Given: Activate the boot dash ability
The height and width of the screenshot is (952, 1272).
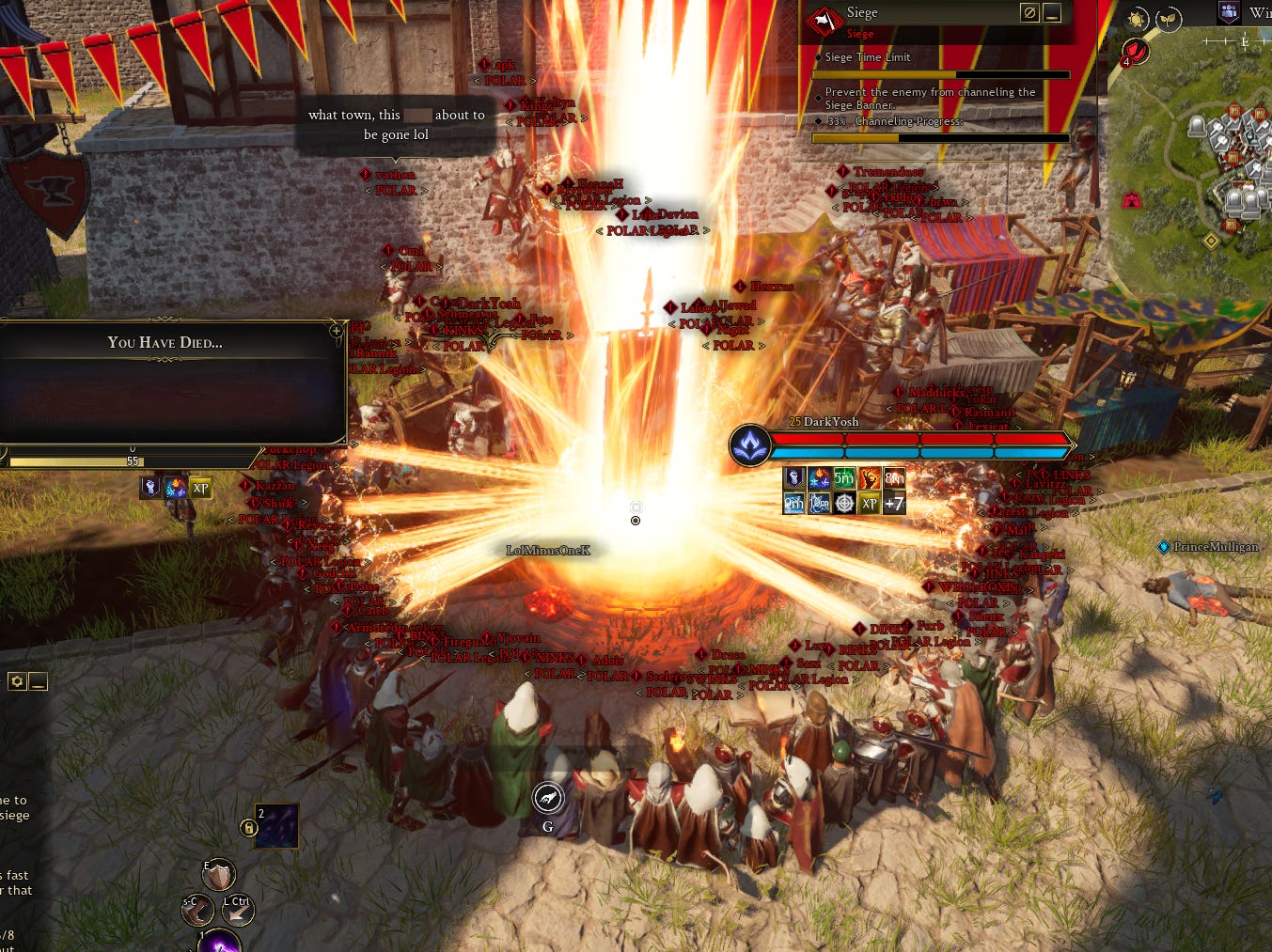Looking at the screenshot, I should tap(197, 910).
